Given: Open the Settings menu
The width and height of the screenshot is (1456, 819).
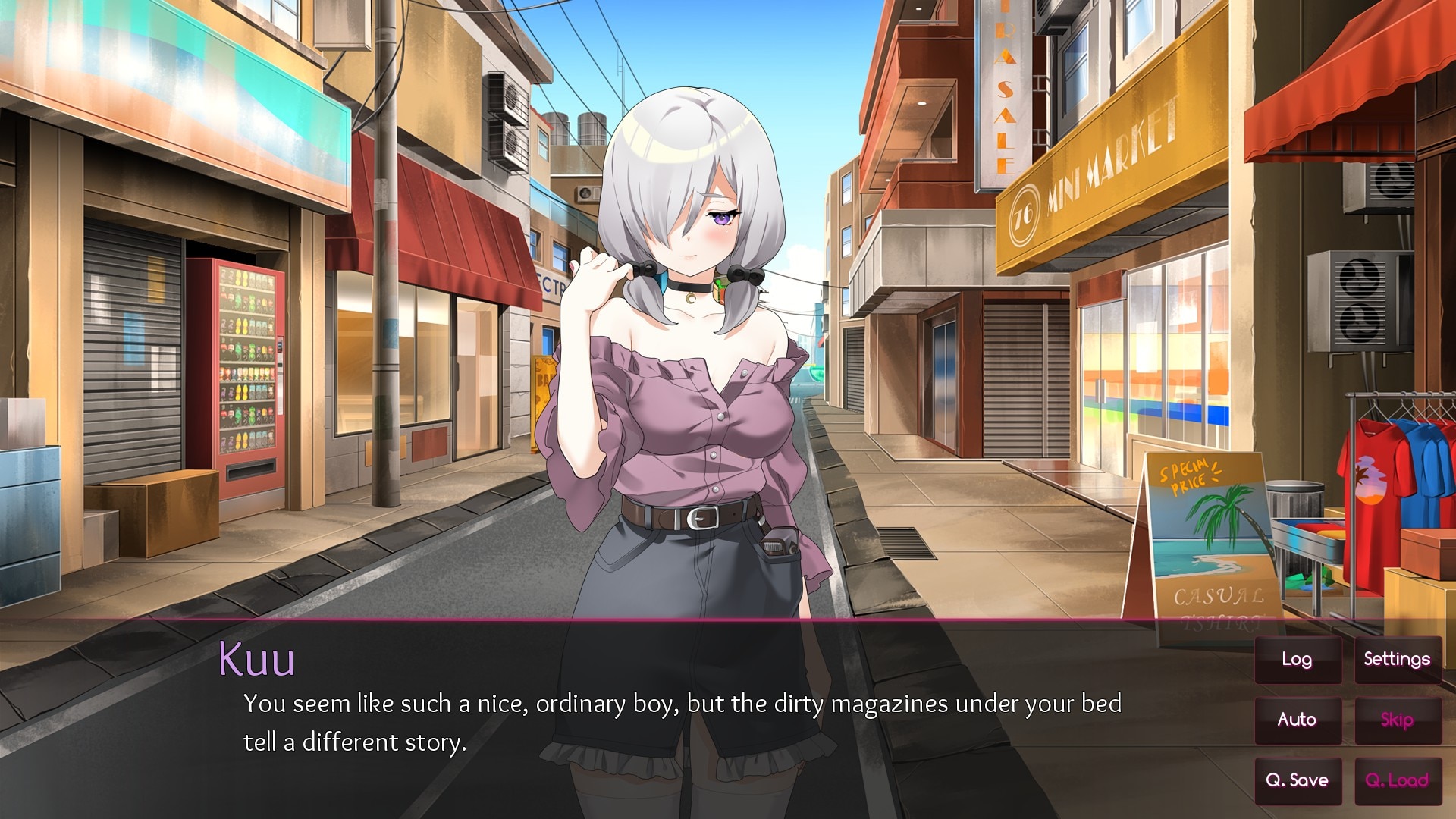Looking at the screenshot, I should (x=1397, y=660).
